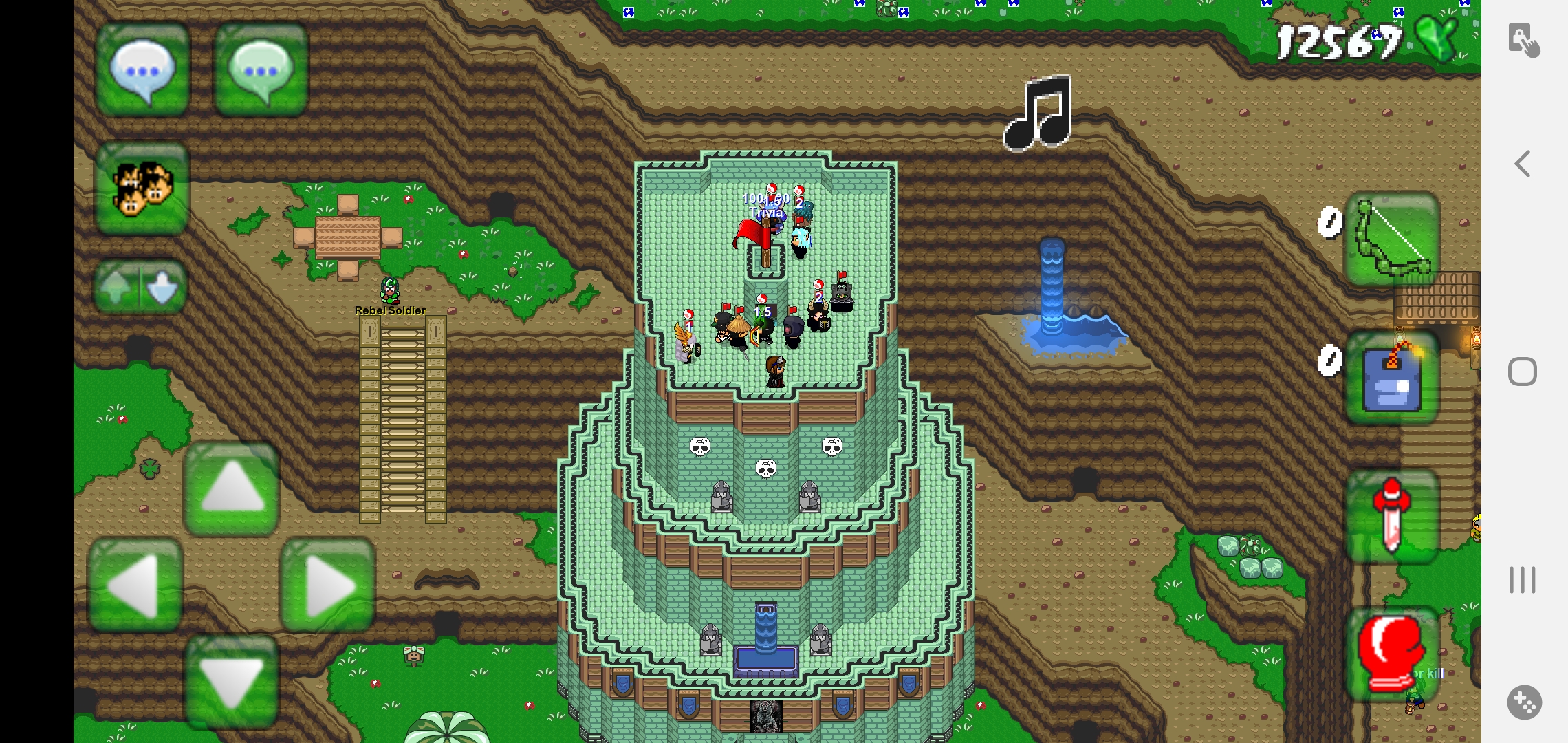Tap the Android home square button
The height and width of the screenshot is (743, 1568).
[1523, 371]
